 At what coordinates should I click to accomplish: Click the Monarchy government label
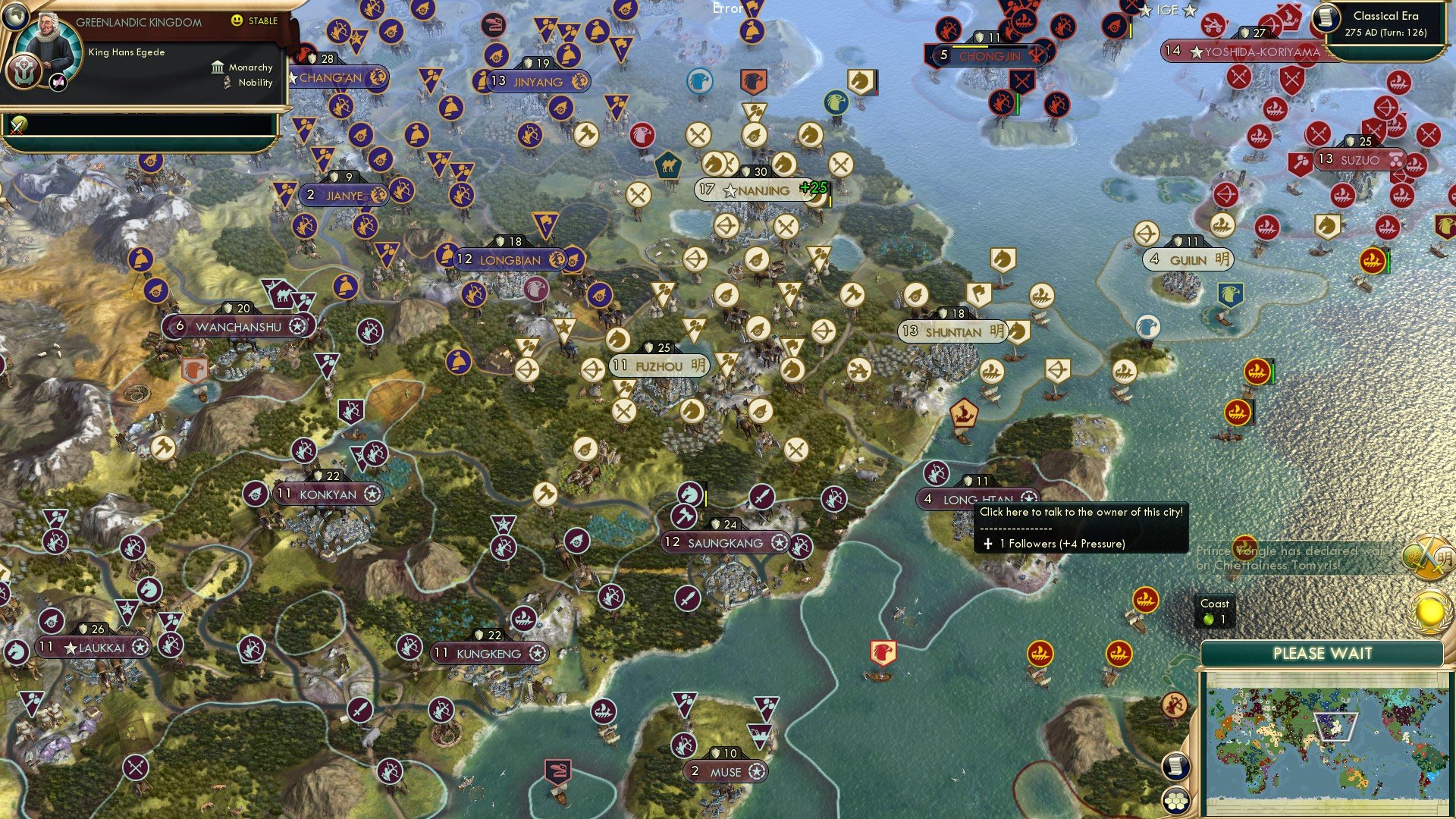[x=250, y=67]
